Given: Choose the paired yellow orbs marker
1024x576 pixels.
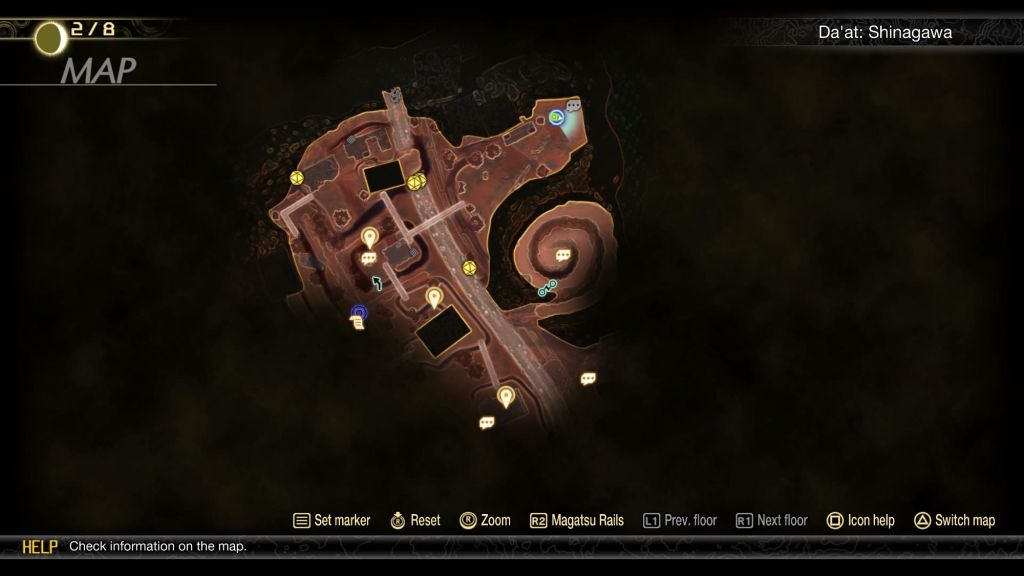Looking at the screenshot, I should tap(416, 181).
